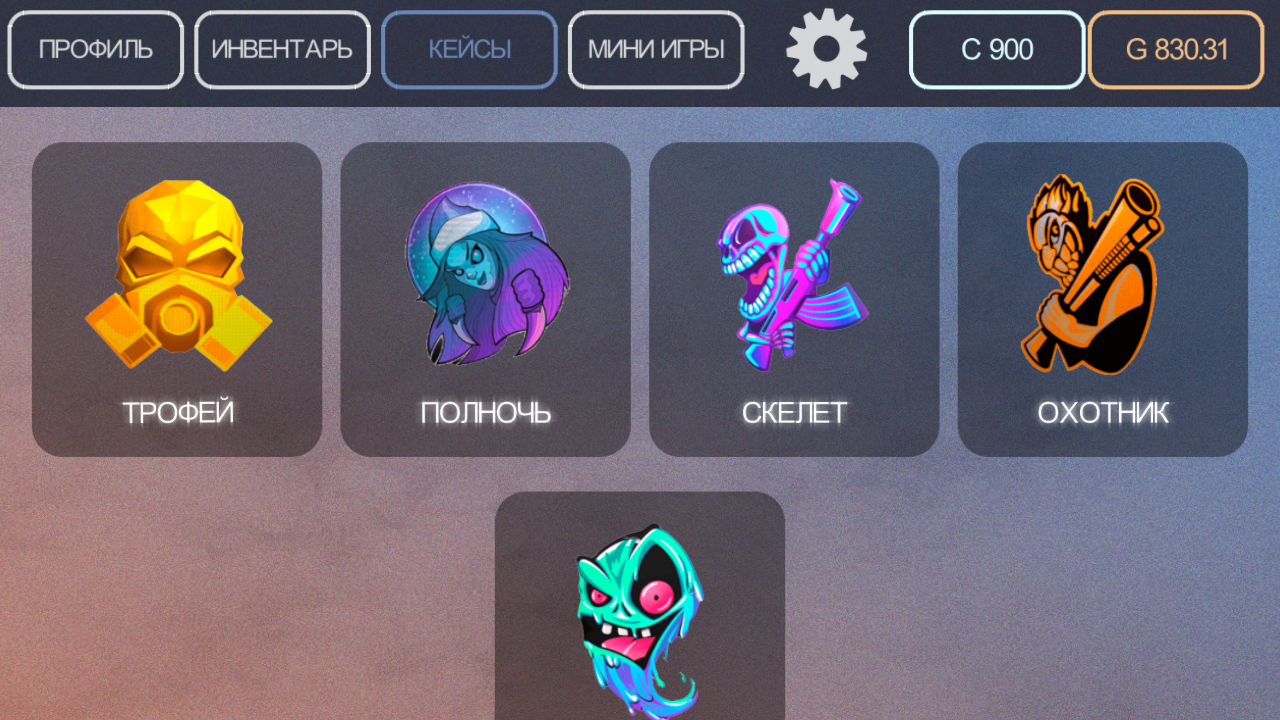Click the G 830.31 gold balance
The height and width of the screenshot is (720, 1280).
pos(1175,49)
